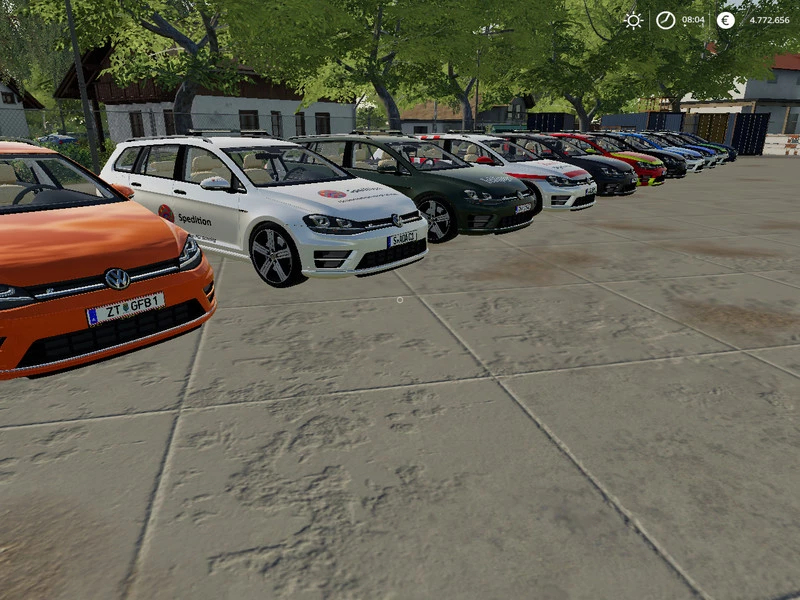Select the clock icon beside the time
The height and width of the screenshot is (600, 800).
pos(665,20)
